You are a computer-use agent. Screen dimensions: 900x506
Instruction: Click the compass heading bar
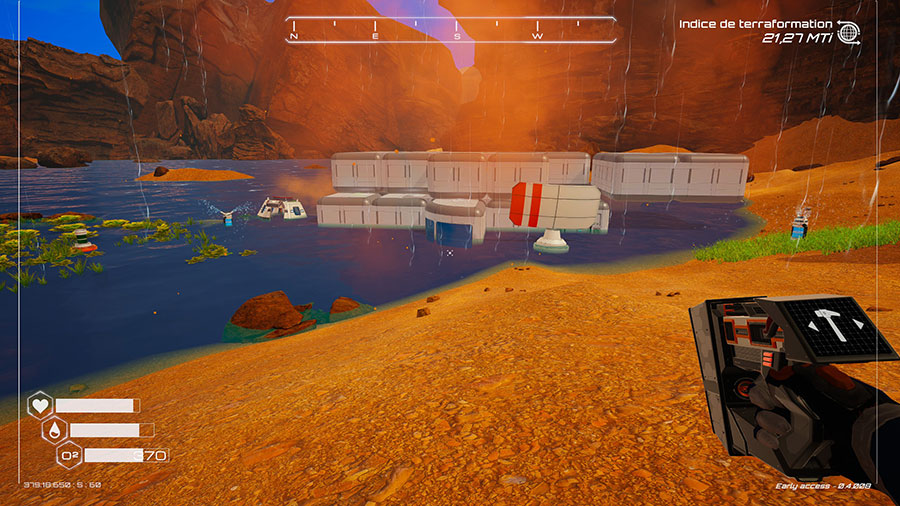450,31
